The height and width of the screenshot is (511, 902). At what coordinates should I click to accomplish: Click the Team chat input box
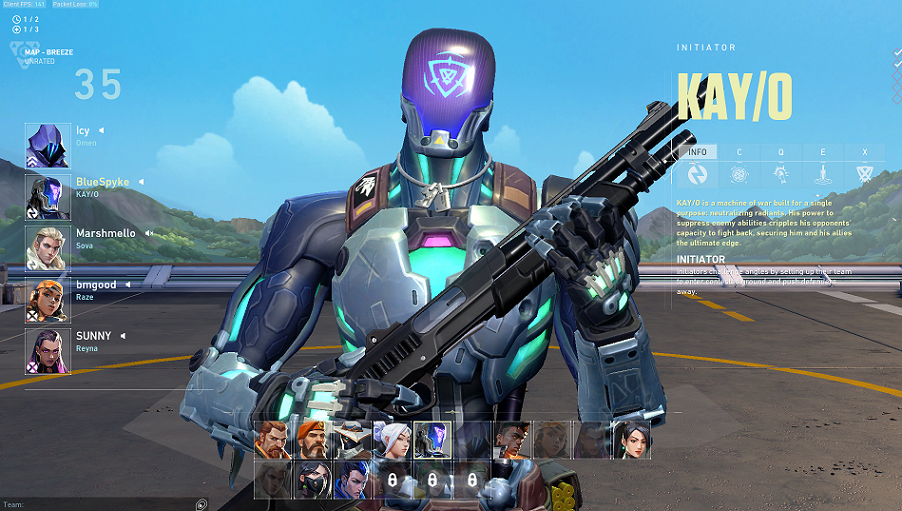(x=100, y=504)
